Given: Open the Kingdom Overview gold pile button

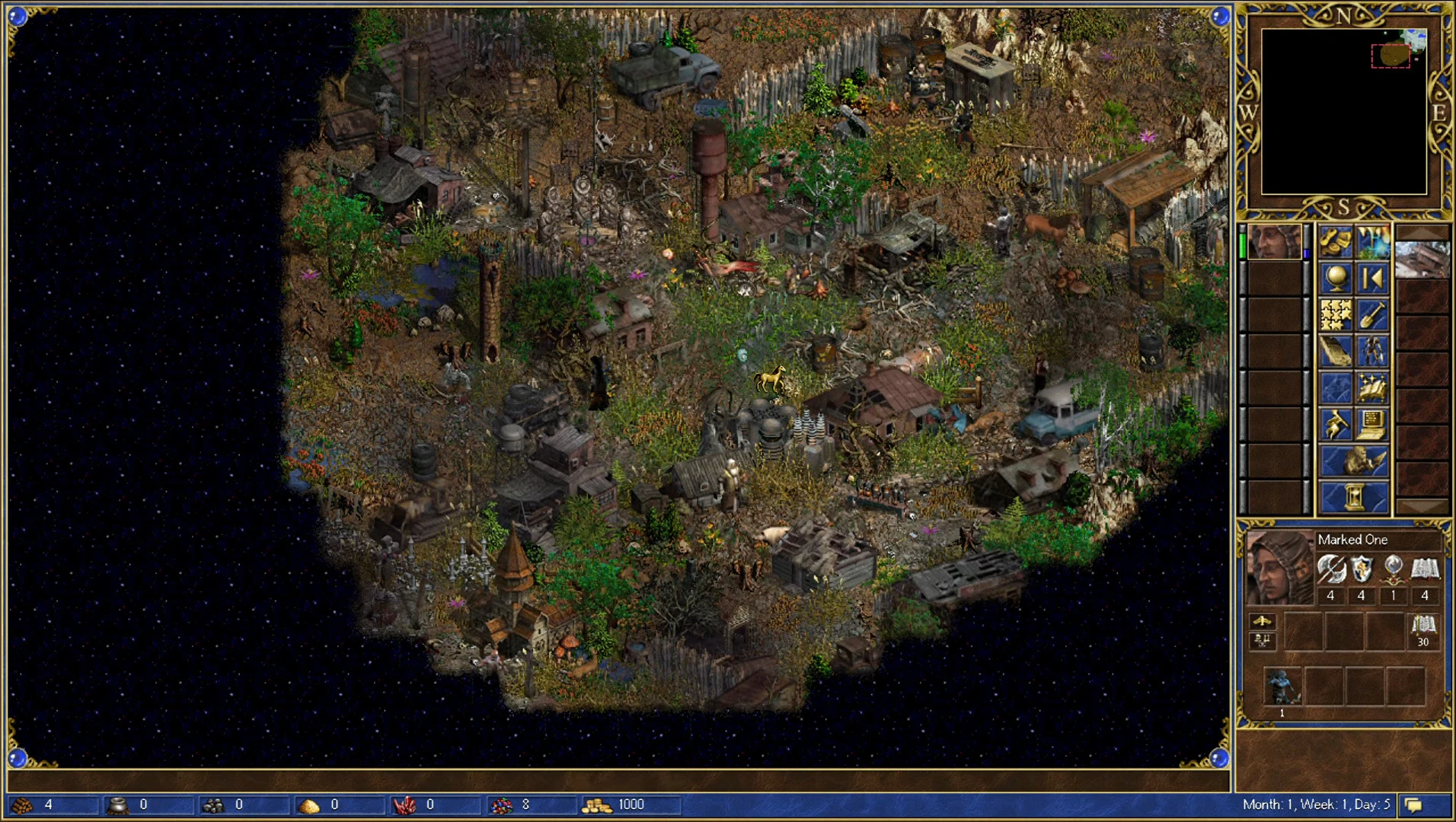Looking at the screenshot, I should [1336, 242].
